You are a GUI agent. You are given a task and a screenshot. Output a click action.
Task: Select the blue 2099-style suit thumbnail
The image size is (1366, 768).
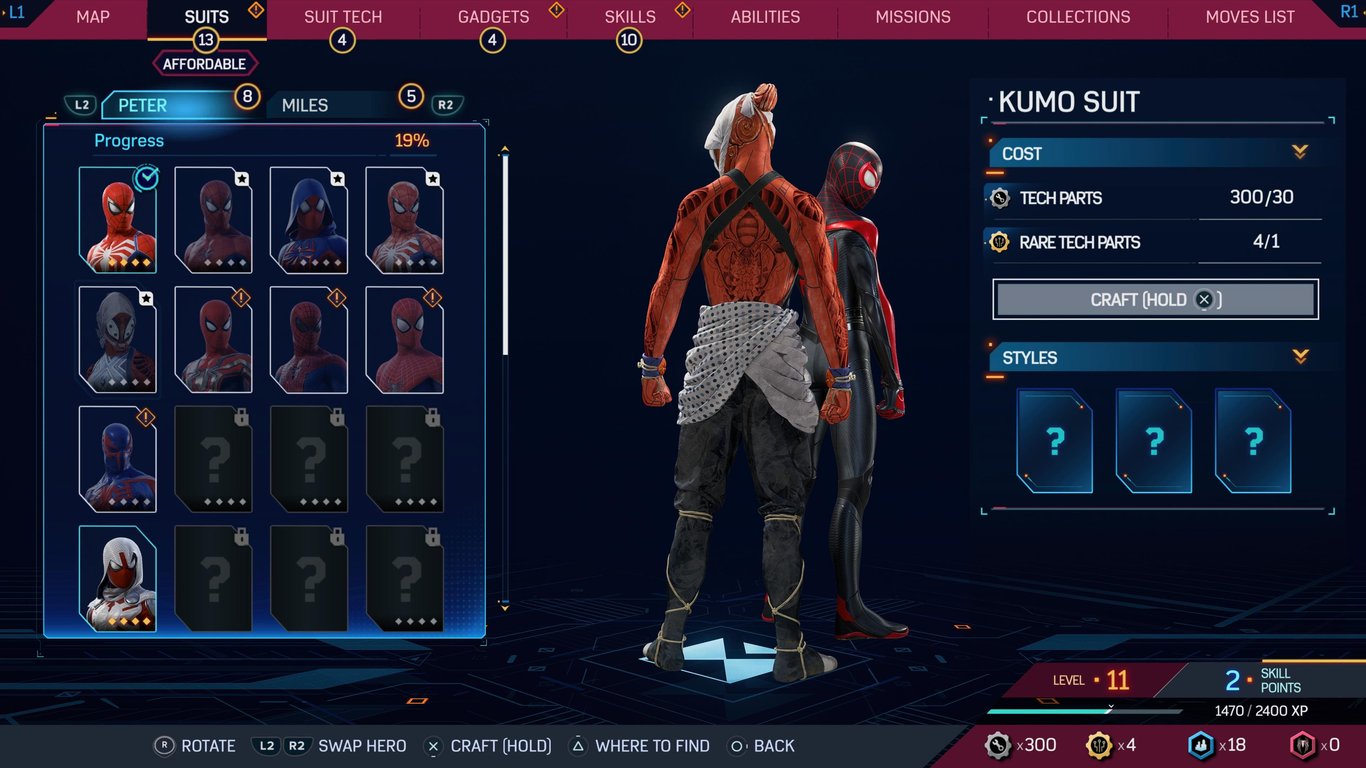pyautogui.click(x=118, y=459)
